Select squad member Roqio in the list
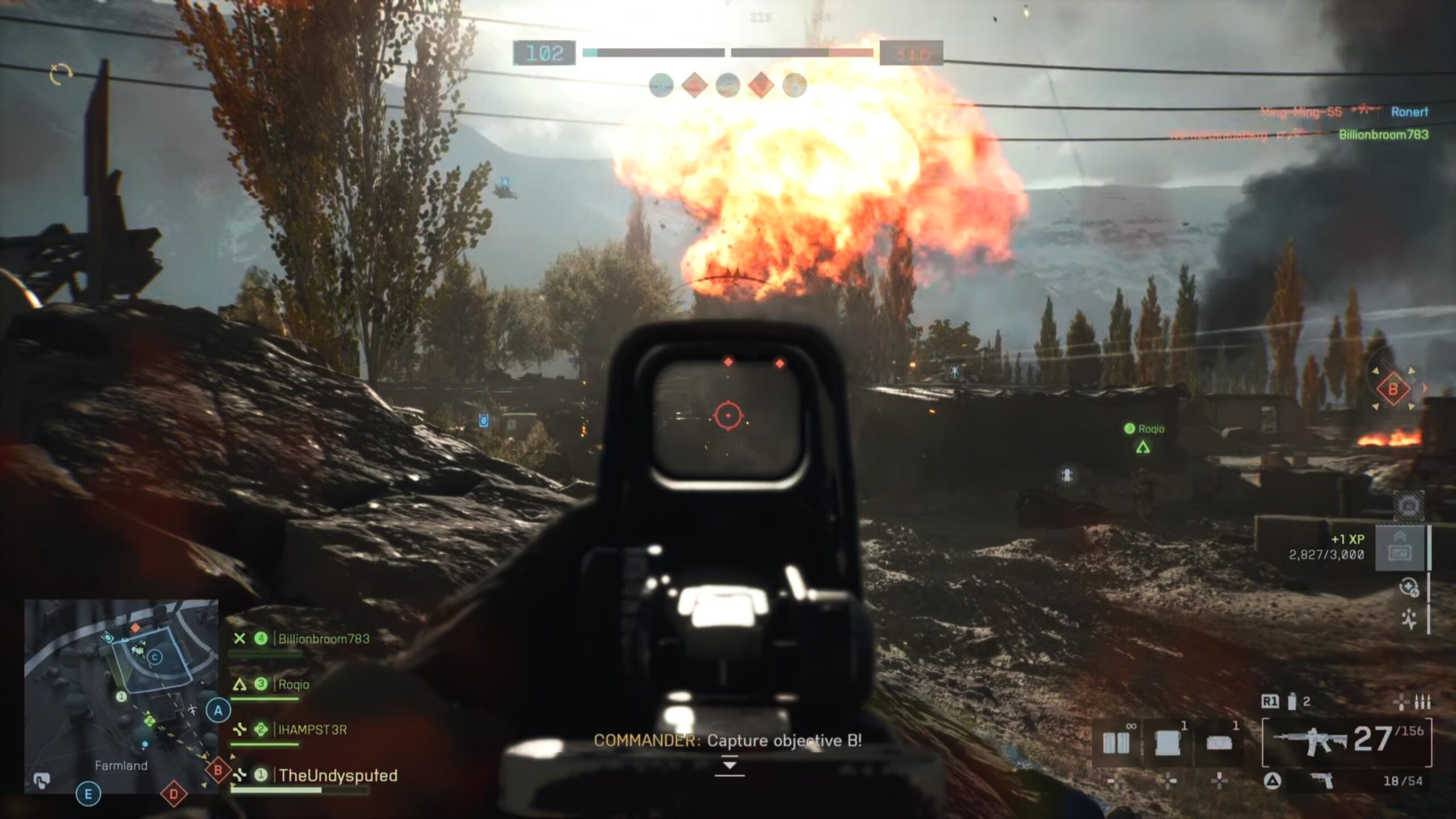This screenshot has width=1456, height=819. (293, 684)
